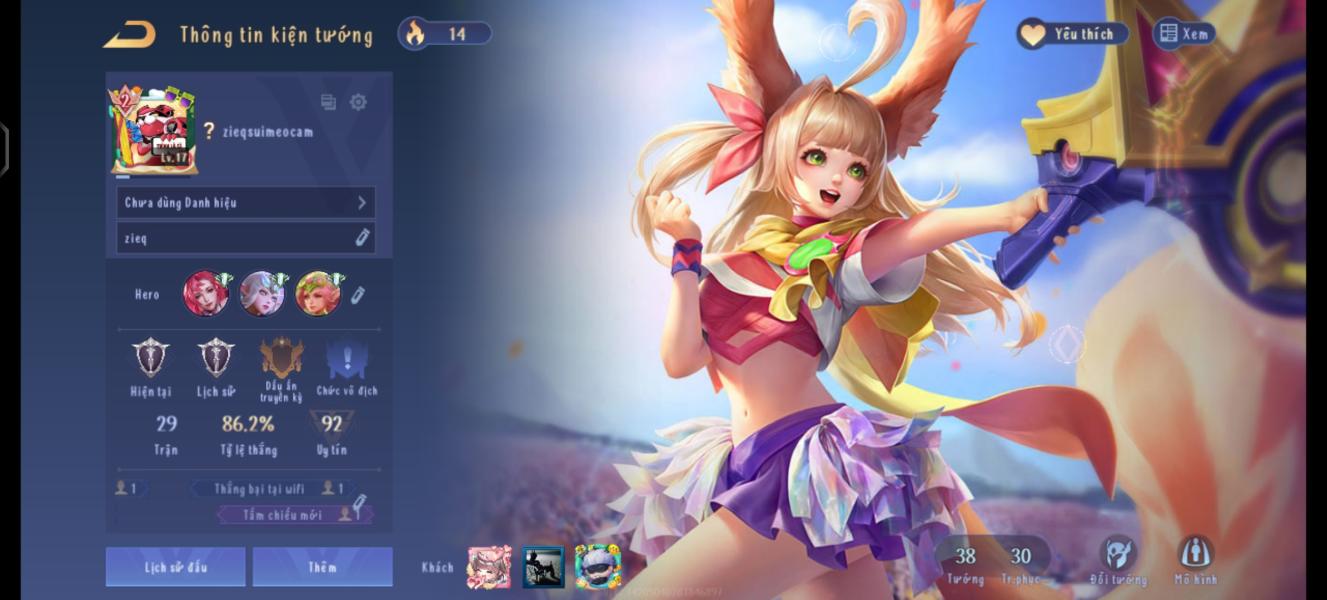Click the copy icon beside the gear
The height and width of the screenshot is (600, 1327).
coord(328,102)
